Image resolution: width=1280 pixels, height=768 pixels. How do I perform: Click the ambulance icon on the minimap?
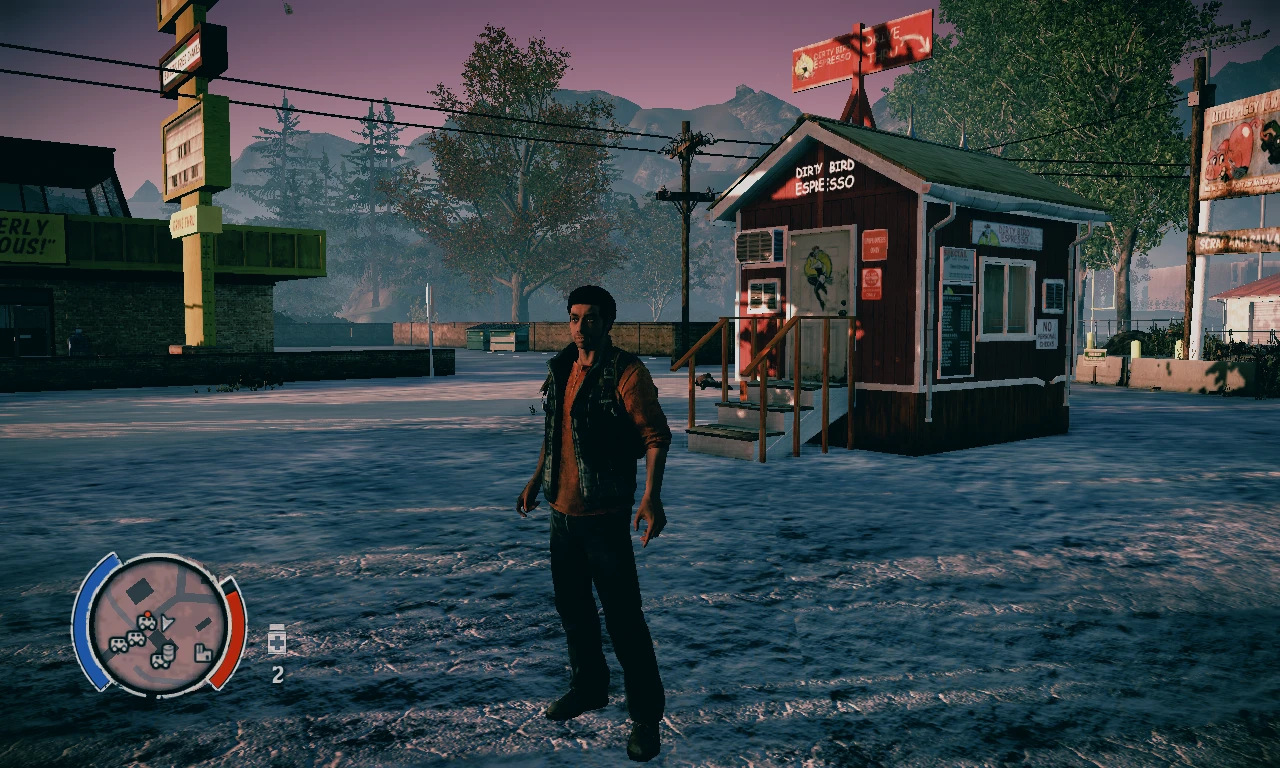(x=147, y=622)
